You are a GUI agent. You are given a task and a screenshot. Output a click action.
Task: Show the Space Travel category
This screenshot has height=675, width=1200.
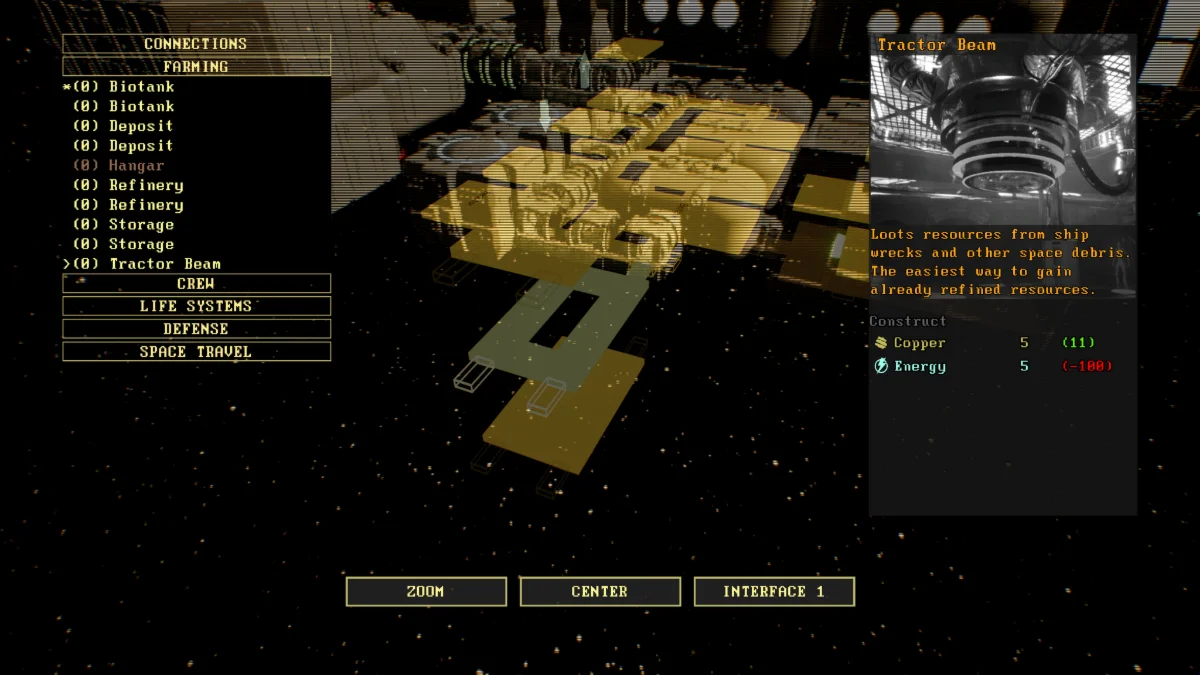(196, 352)
